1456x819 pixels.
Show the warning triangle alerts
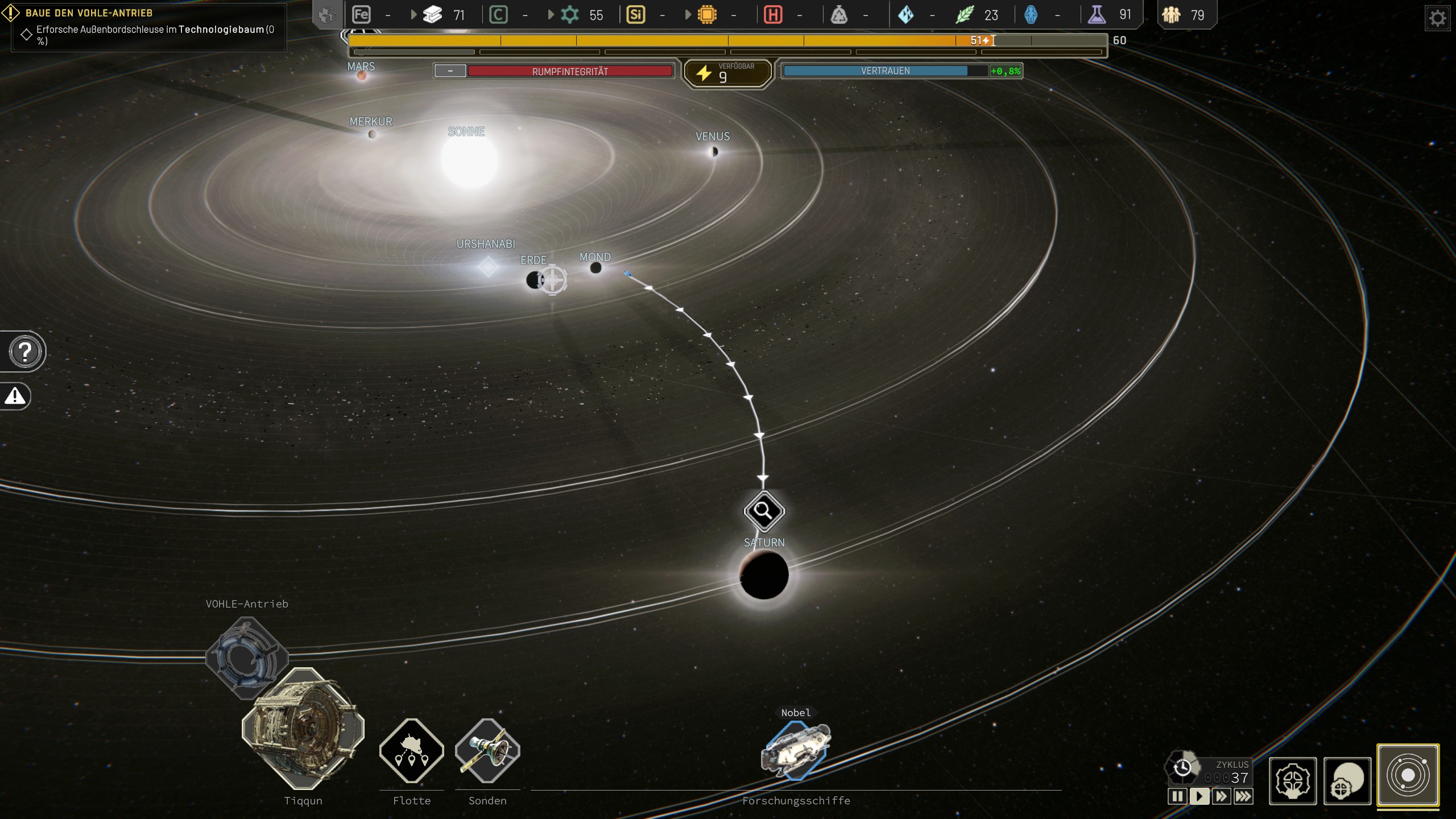(x=15, y=396)
